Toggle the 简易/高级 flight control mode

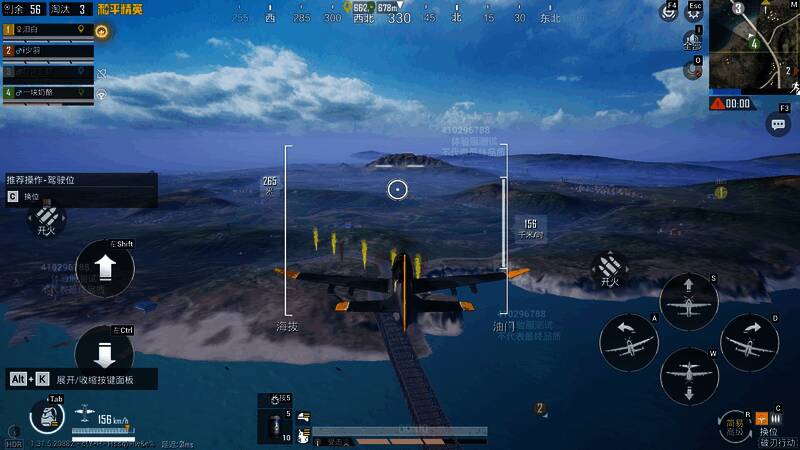(x=735, y=427)
